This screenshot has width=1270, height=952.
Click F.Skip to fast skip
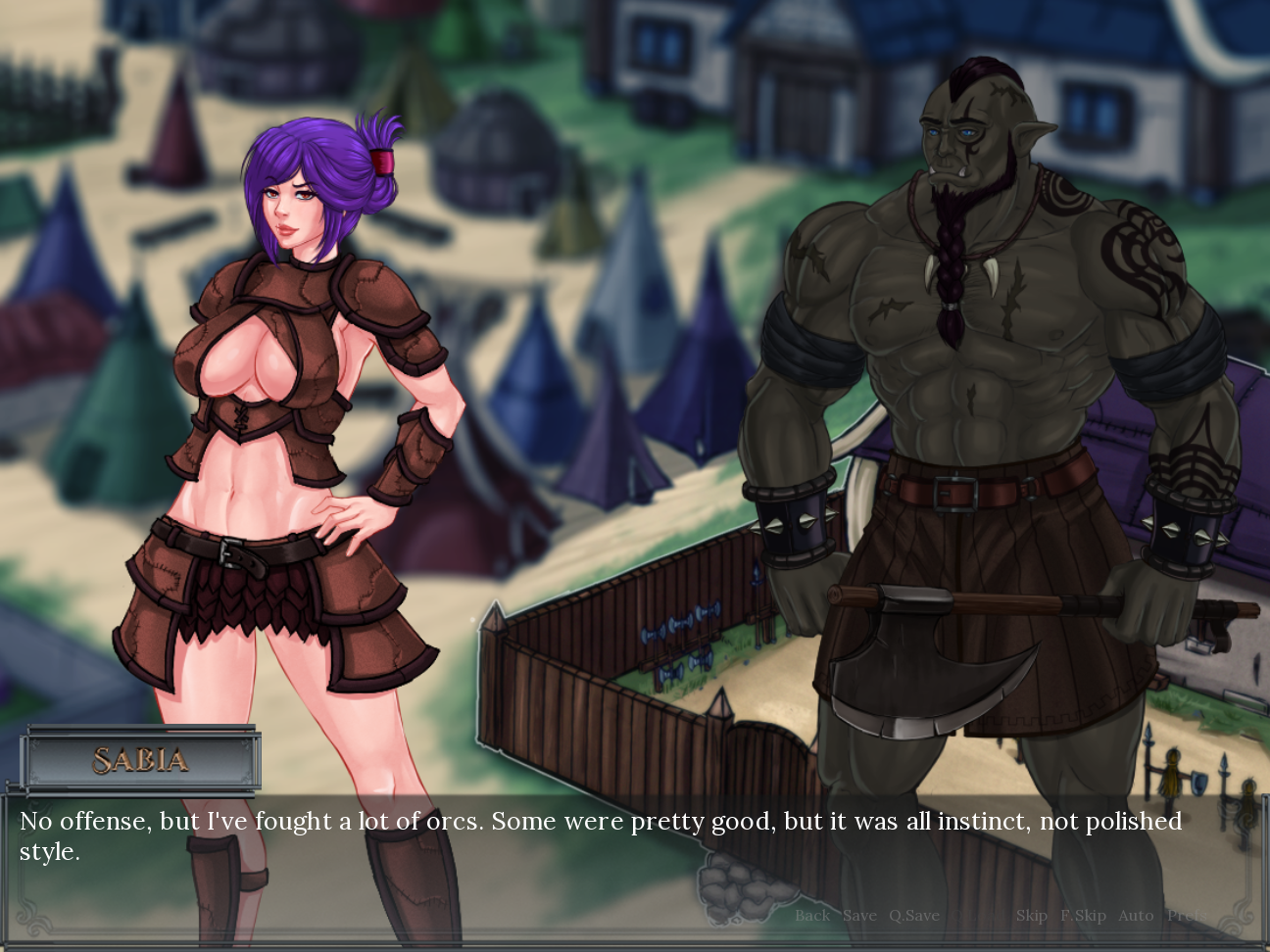1083,916
